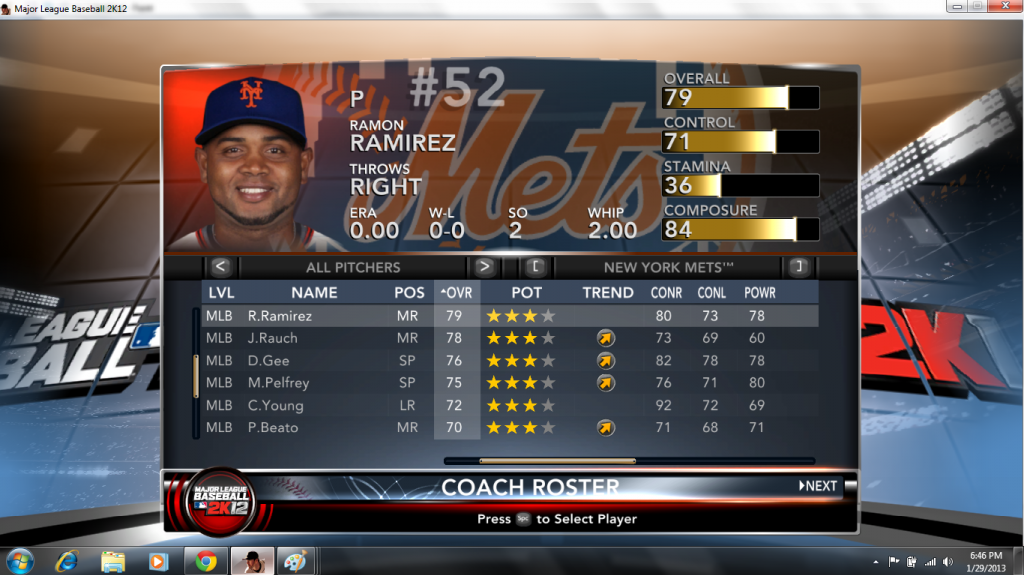Click the NEXT button on Coach Roster
Screen dimensions: 1024x575
[818, 486]
